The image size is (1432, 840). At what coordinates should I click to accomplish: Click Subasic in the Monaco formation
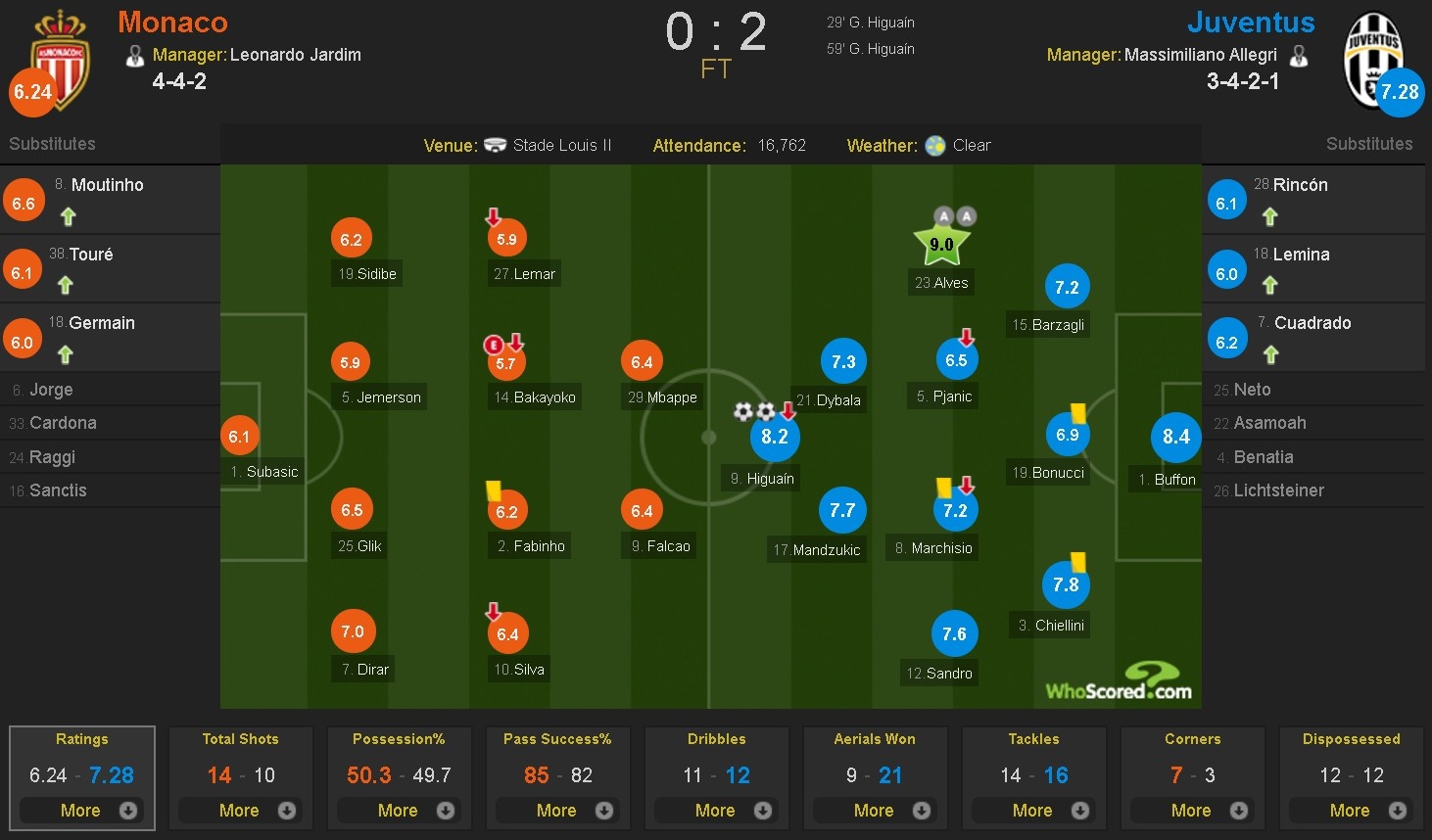click(239, 436)
